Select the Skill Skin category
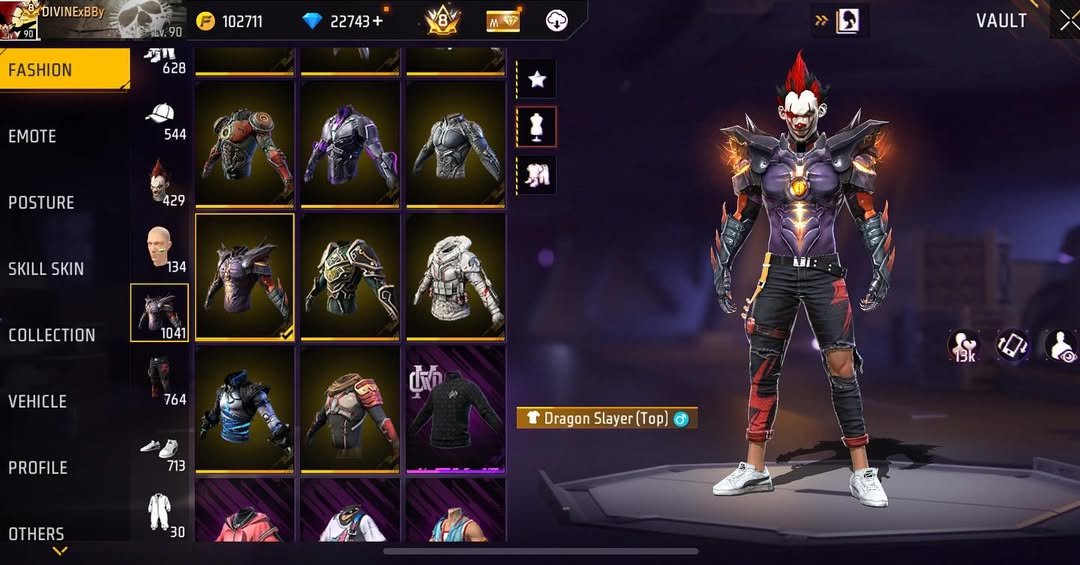Viewport: 1080px width, 565px height. (46, 268)
